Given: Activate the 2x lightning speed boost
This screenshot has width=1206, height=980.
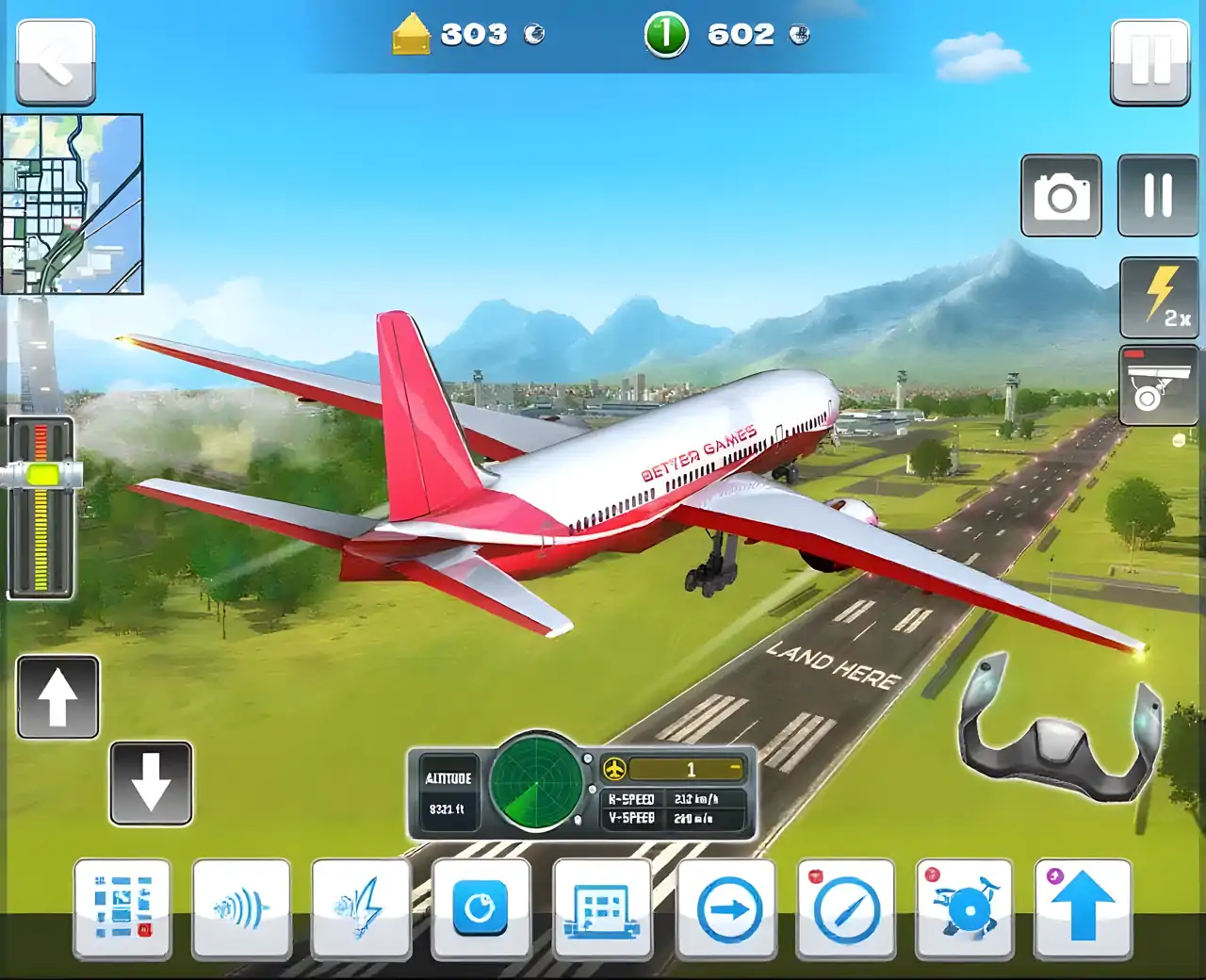Looking at the screenshot, I should pyautogui.click(x=1159, y=297).
